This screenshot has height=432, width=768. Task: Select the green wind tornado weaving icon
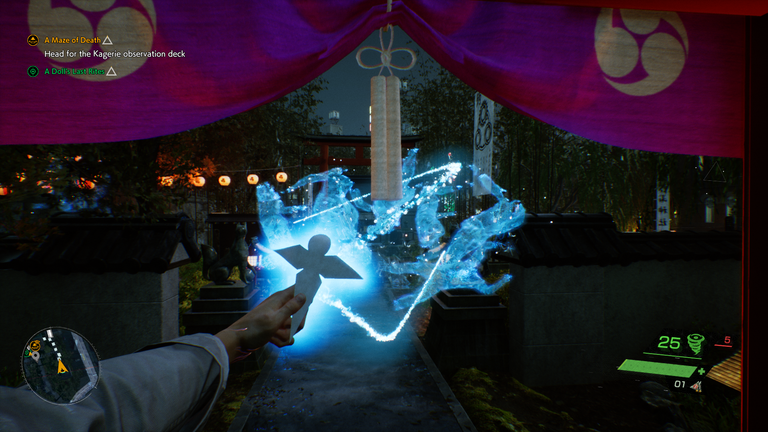click(693, 343)
